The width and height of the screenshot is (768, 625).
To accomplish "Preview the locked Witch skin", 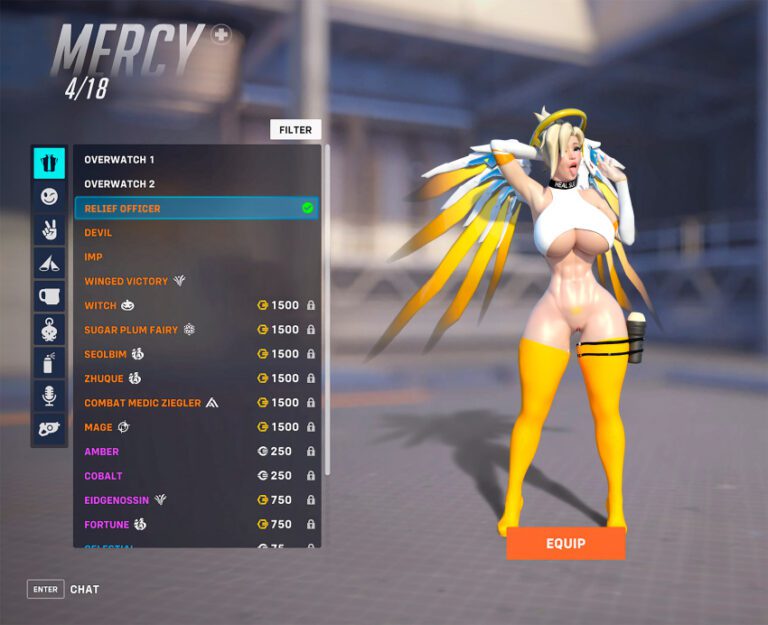I will point(197,306).
